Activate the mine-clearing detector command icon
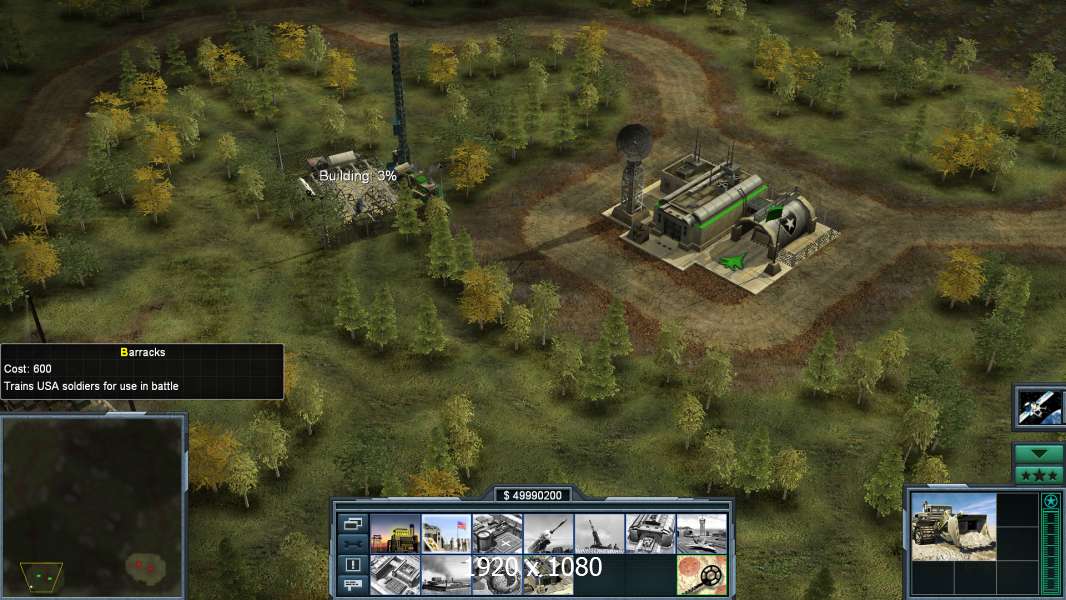 click(701, 575)
